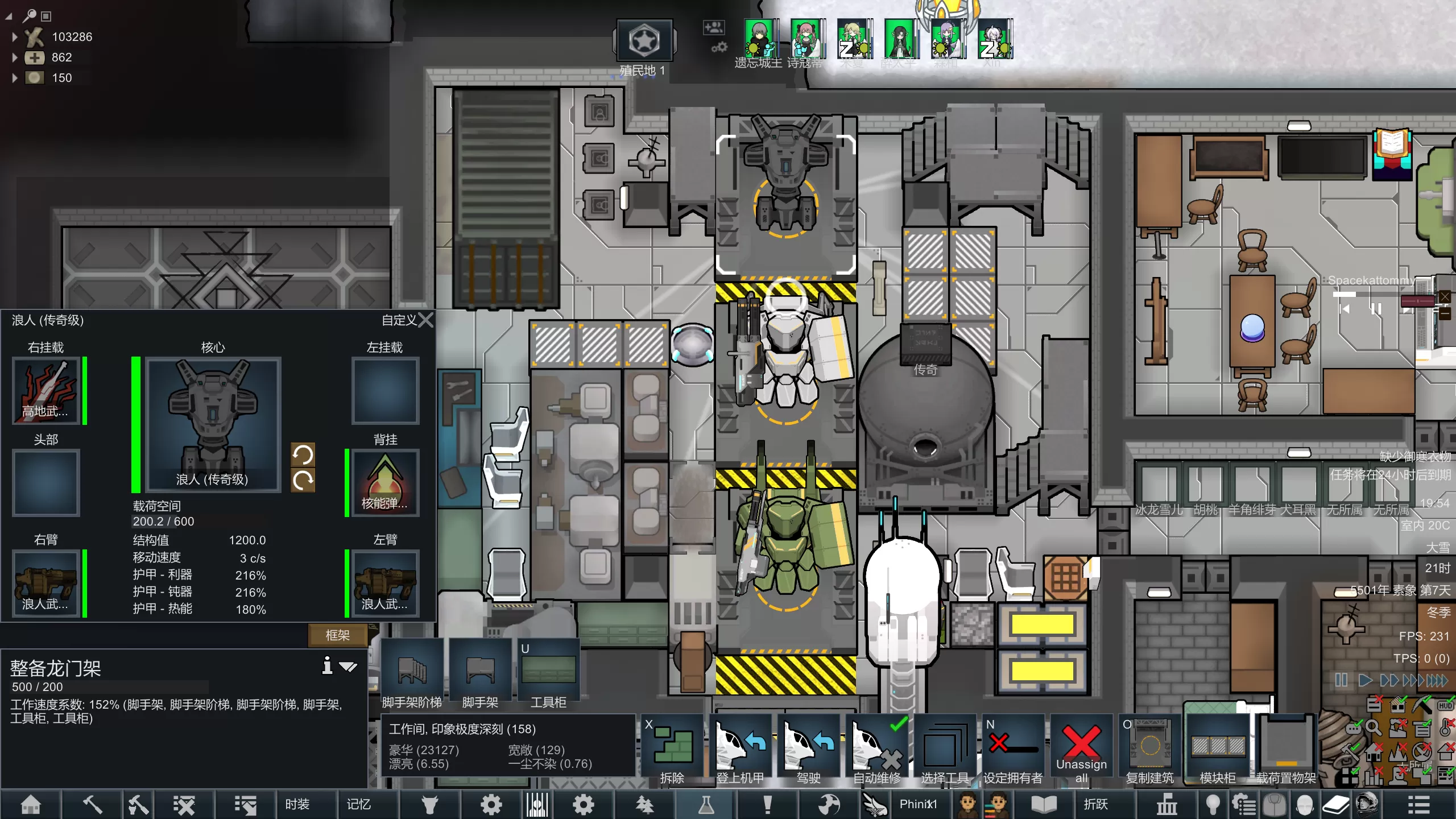Open the 框架 tab
The image size is (1456, 819).
tap(337, 635)
